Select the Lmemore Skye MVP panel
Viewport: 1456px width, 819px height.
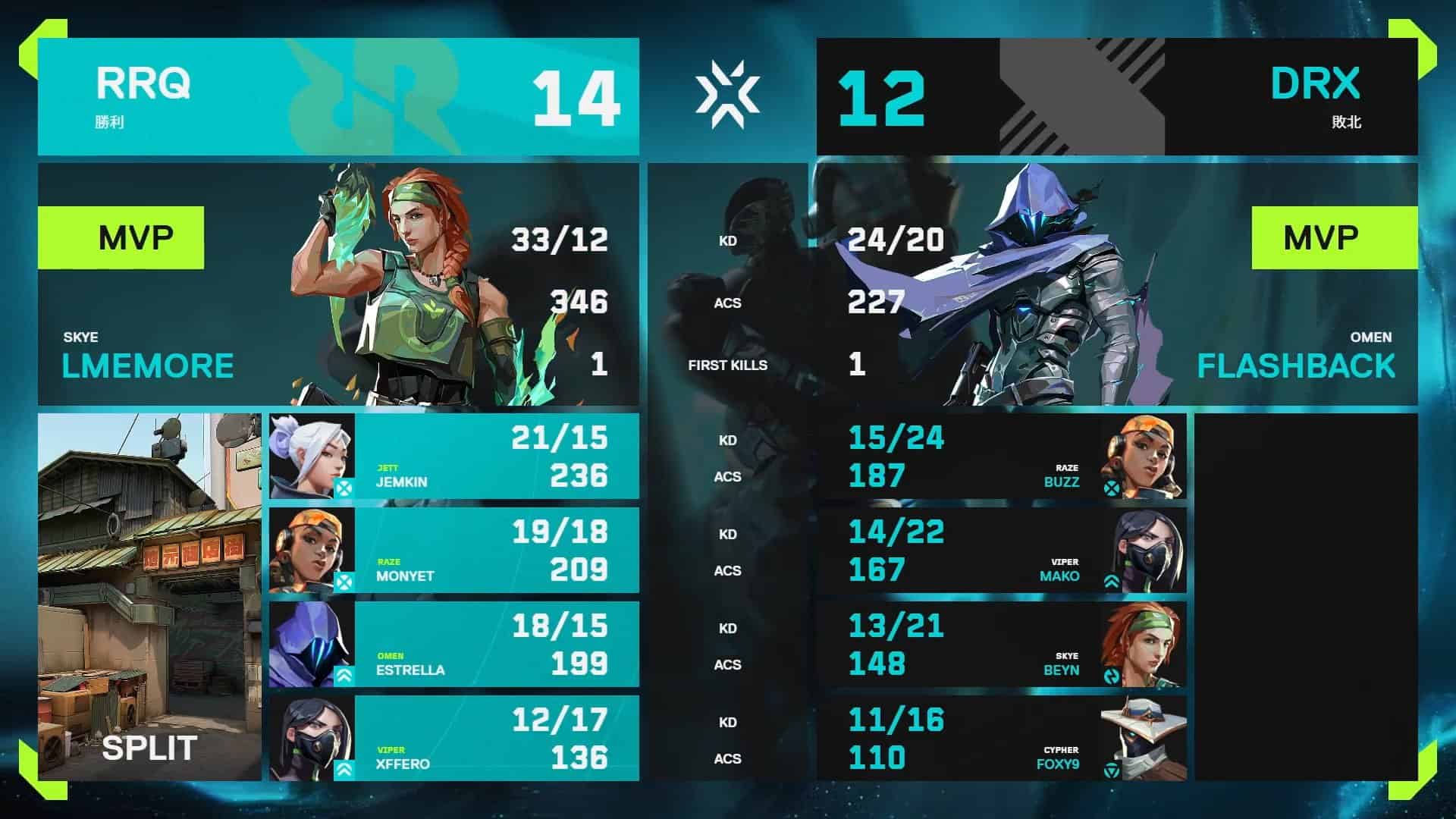(x=338, y=284)
